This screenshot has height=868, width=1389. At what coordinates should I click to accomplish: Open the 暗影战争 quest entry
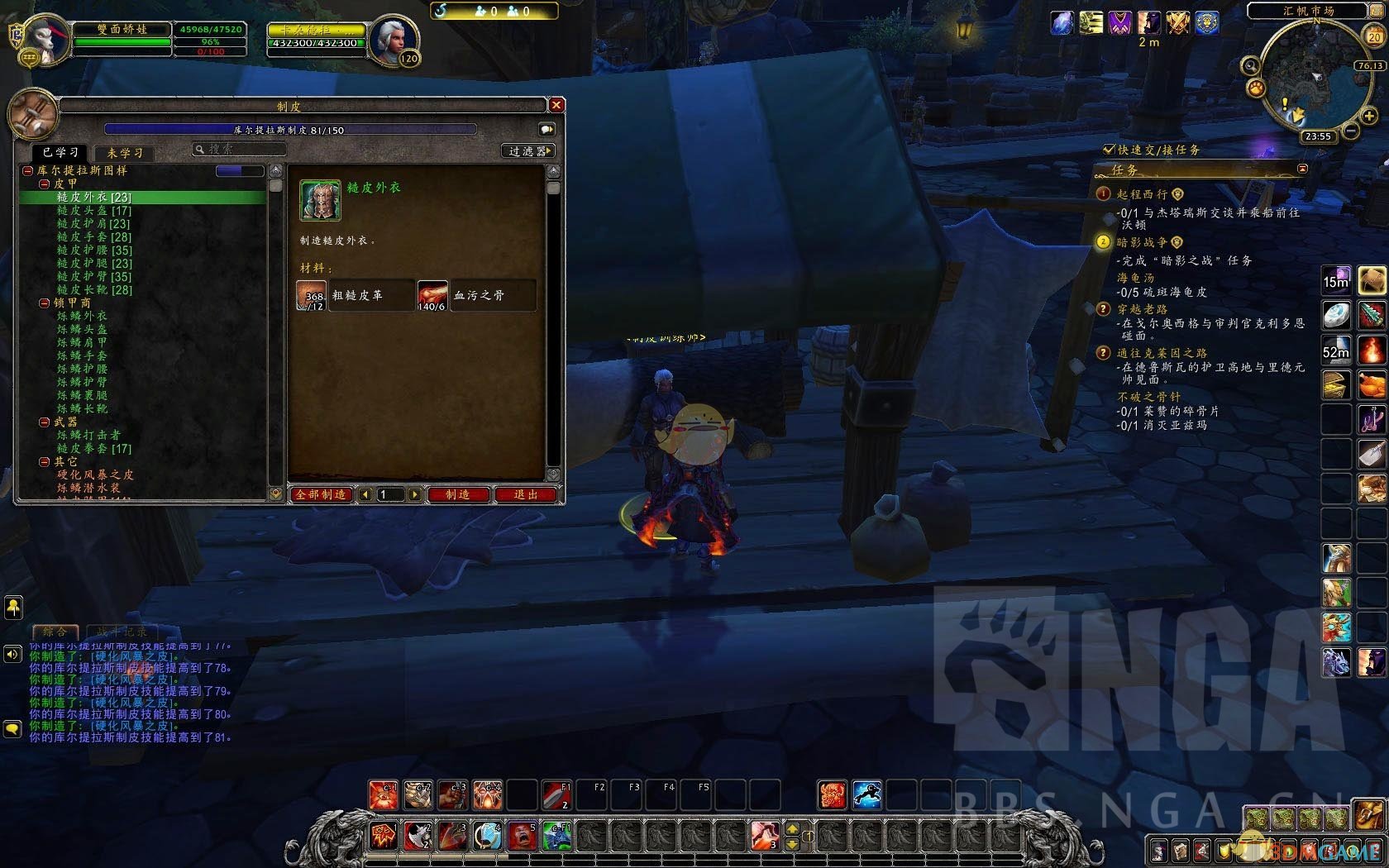[x=1142, y=242]
